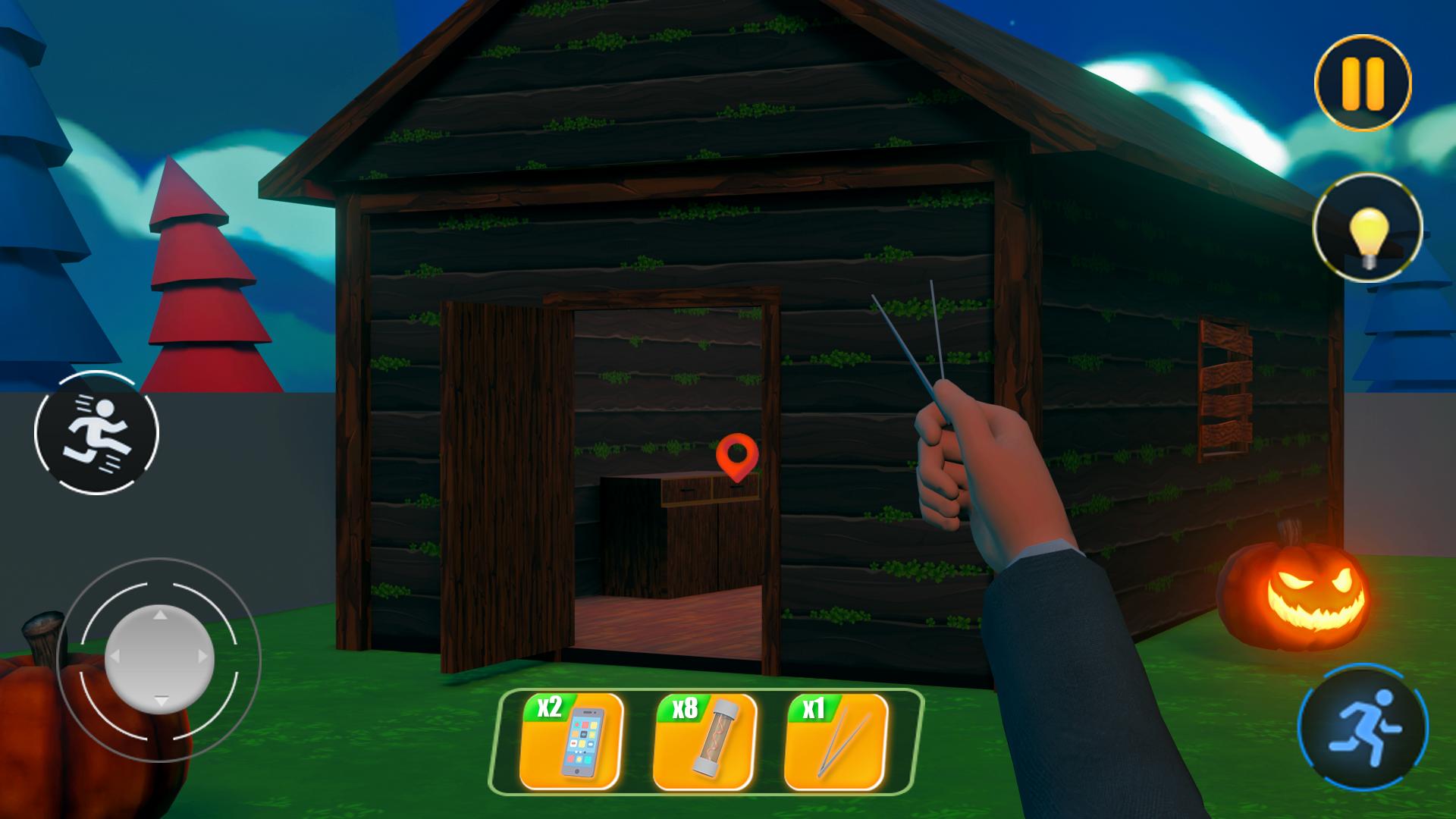Activate the blue running man sprint button
Image resolution: width=1456 pixels, height=819 pixels.
(1363, 729)
